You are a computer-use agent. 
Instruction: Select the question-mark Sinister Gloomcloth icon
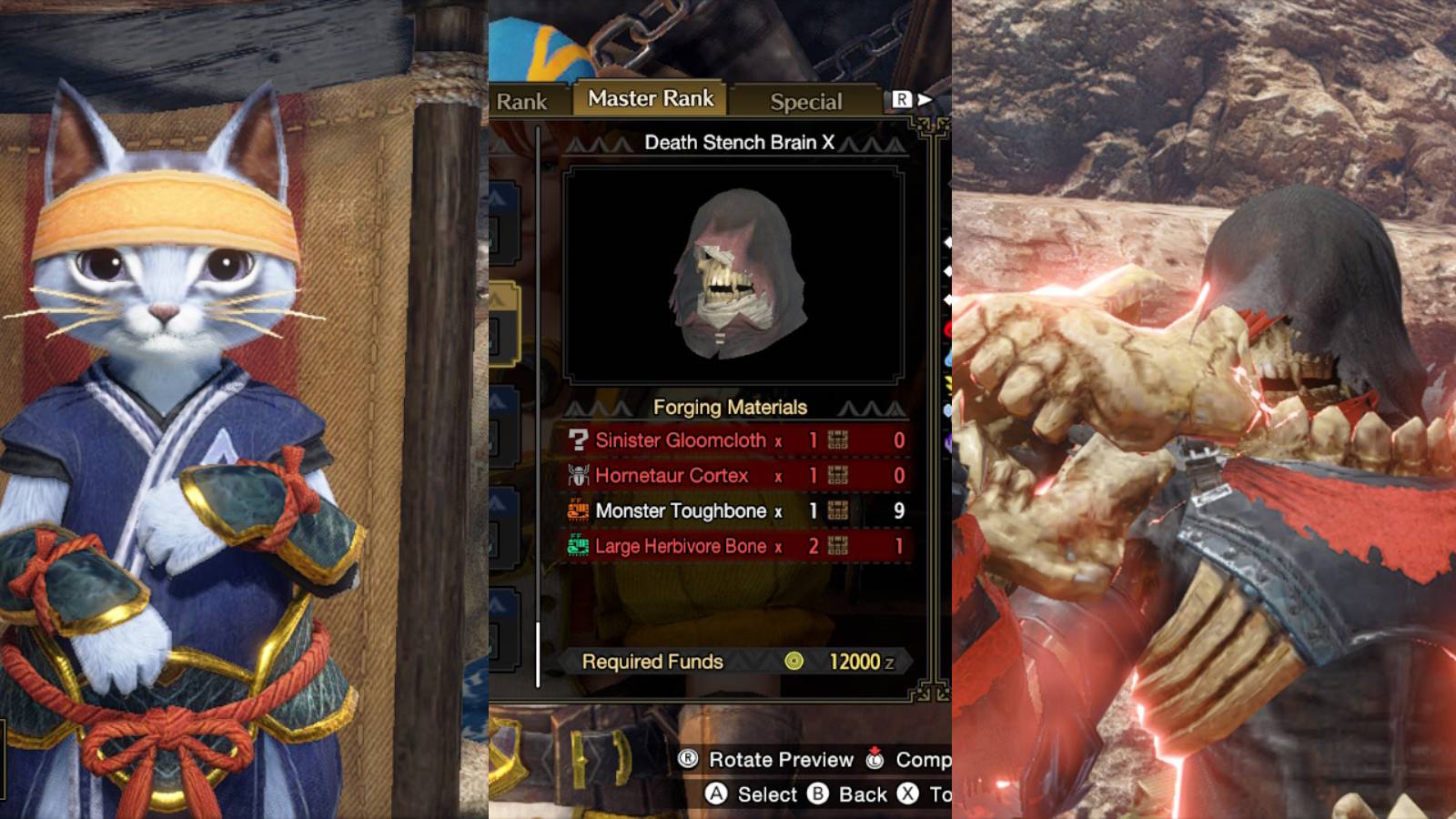click(x=579, y=440)
